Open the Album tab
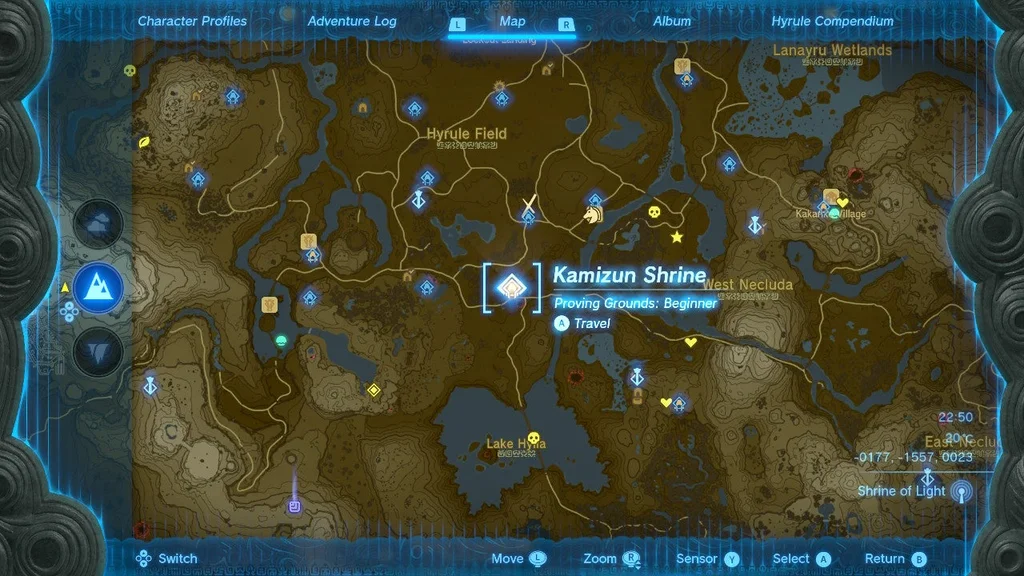This screenshot has height=576, width=1024. point(672,21)
